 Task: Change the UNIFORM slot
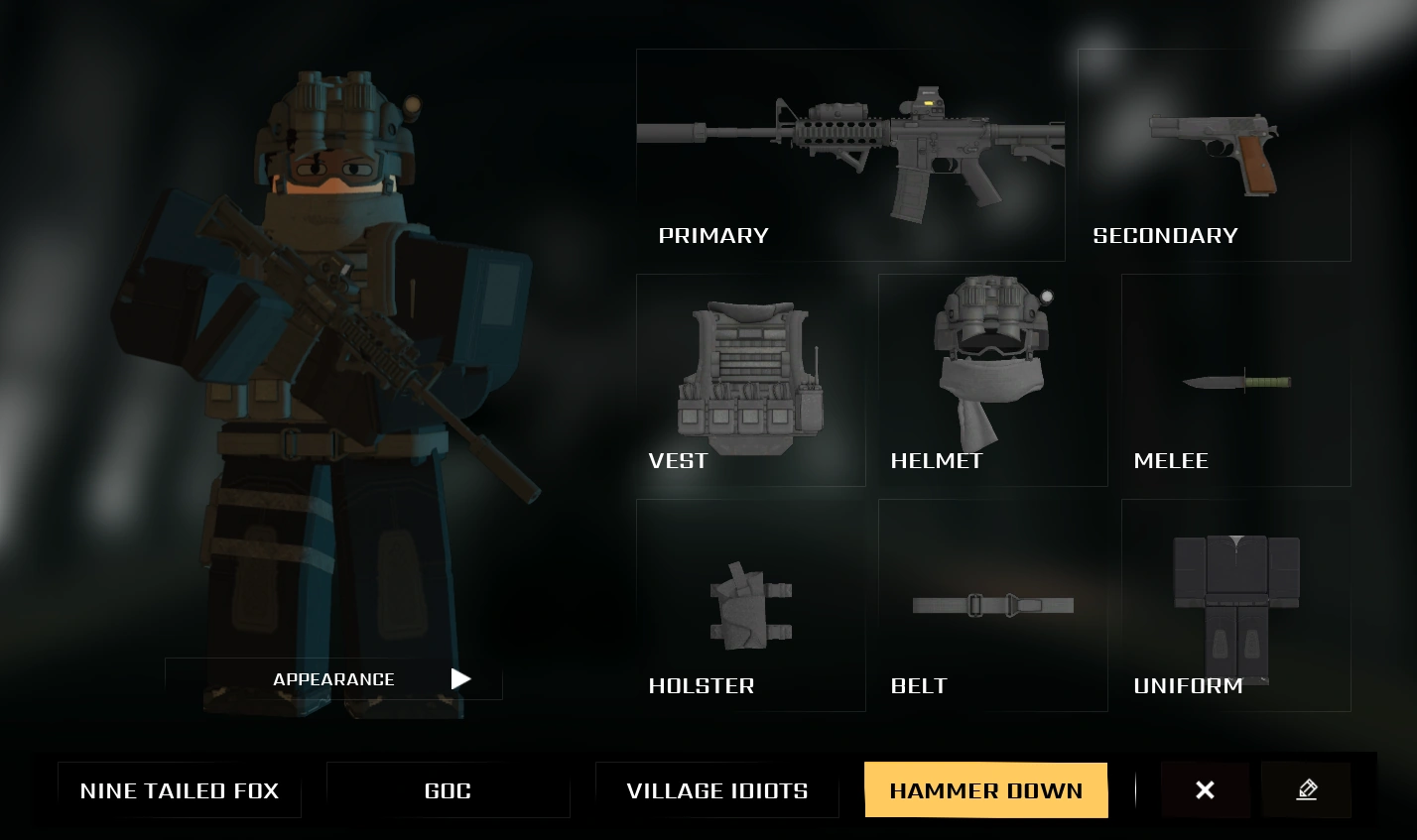1235,605
